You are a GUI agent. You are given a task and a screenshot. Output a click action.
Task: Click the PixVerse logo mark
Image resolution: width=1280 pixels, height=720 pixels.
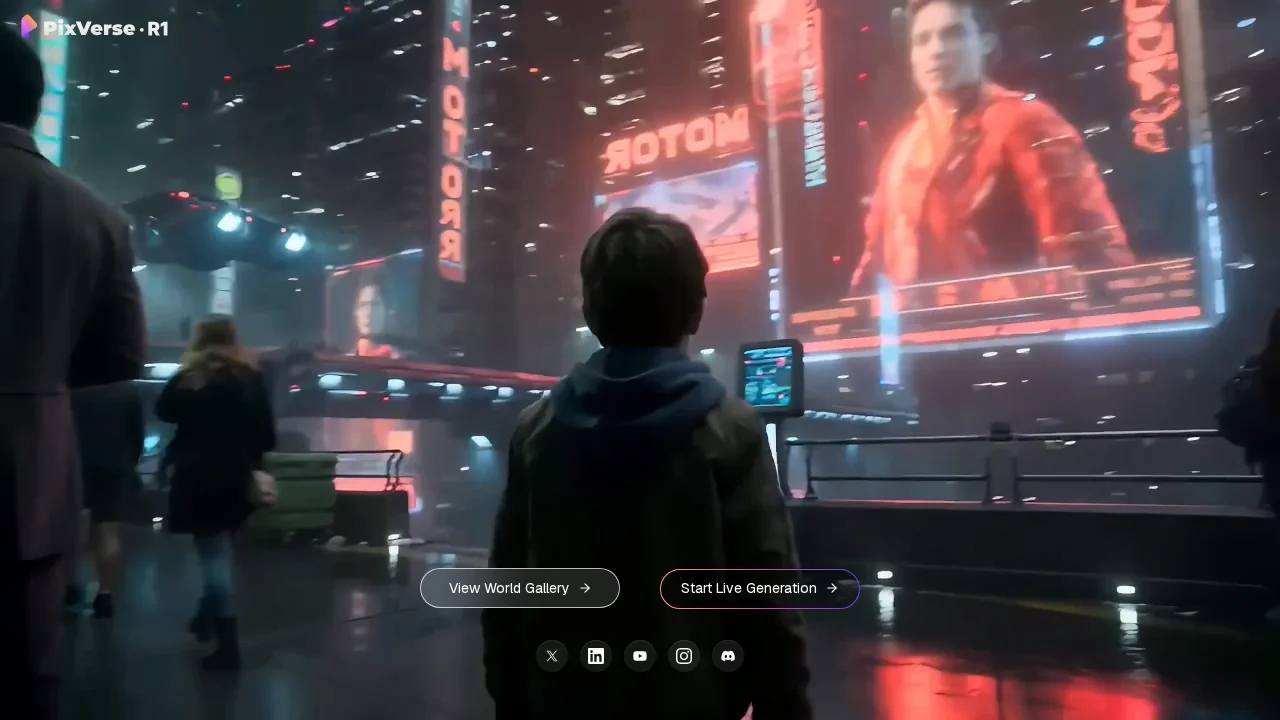pyautogui.click(x=30, y=28)
